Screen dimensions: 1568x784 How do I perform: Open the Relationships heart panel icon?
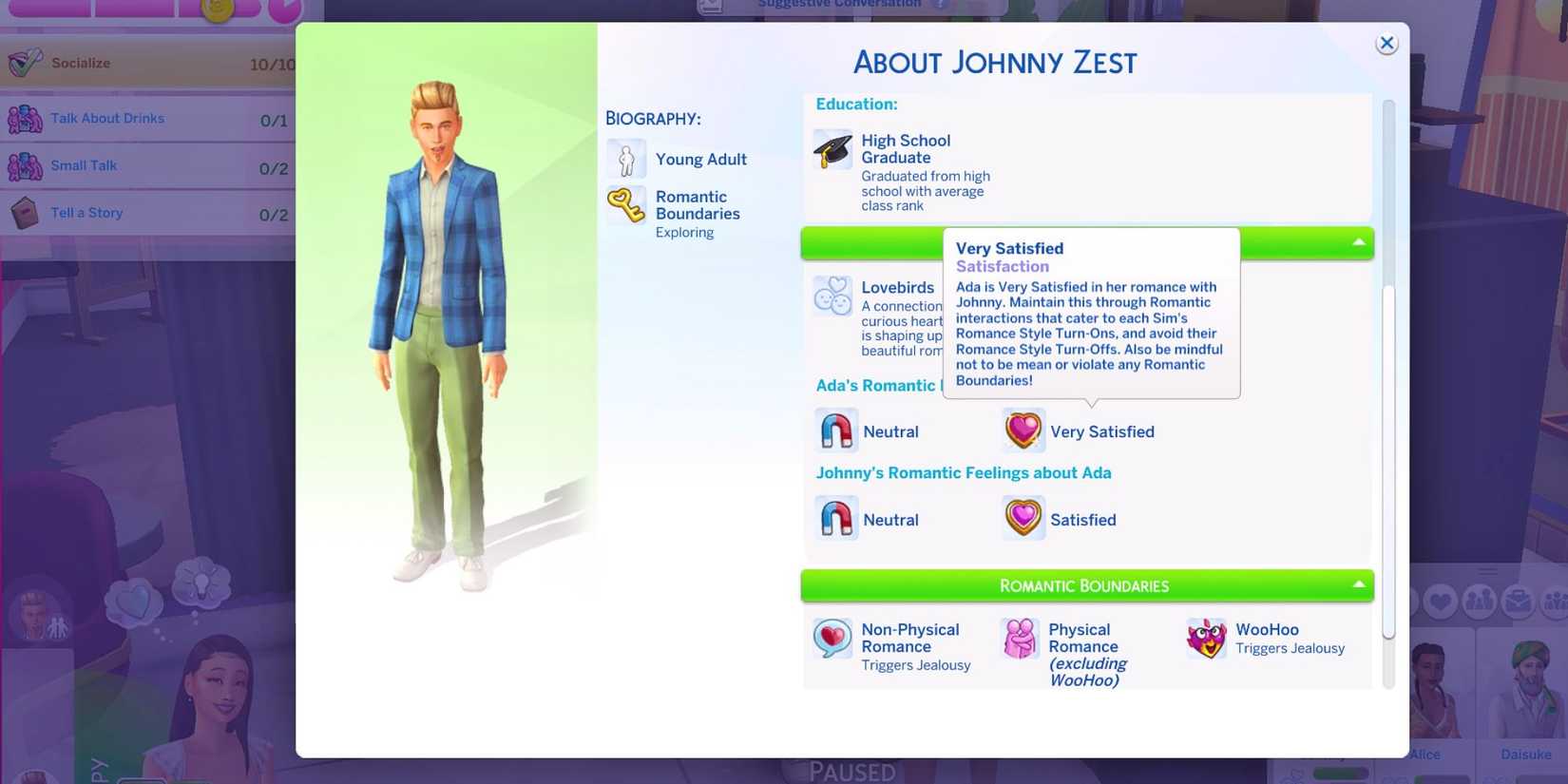pyautogui.click(x=1441, y=601)
